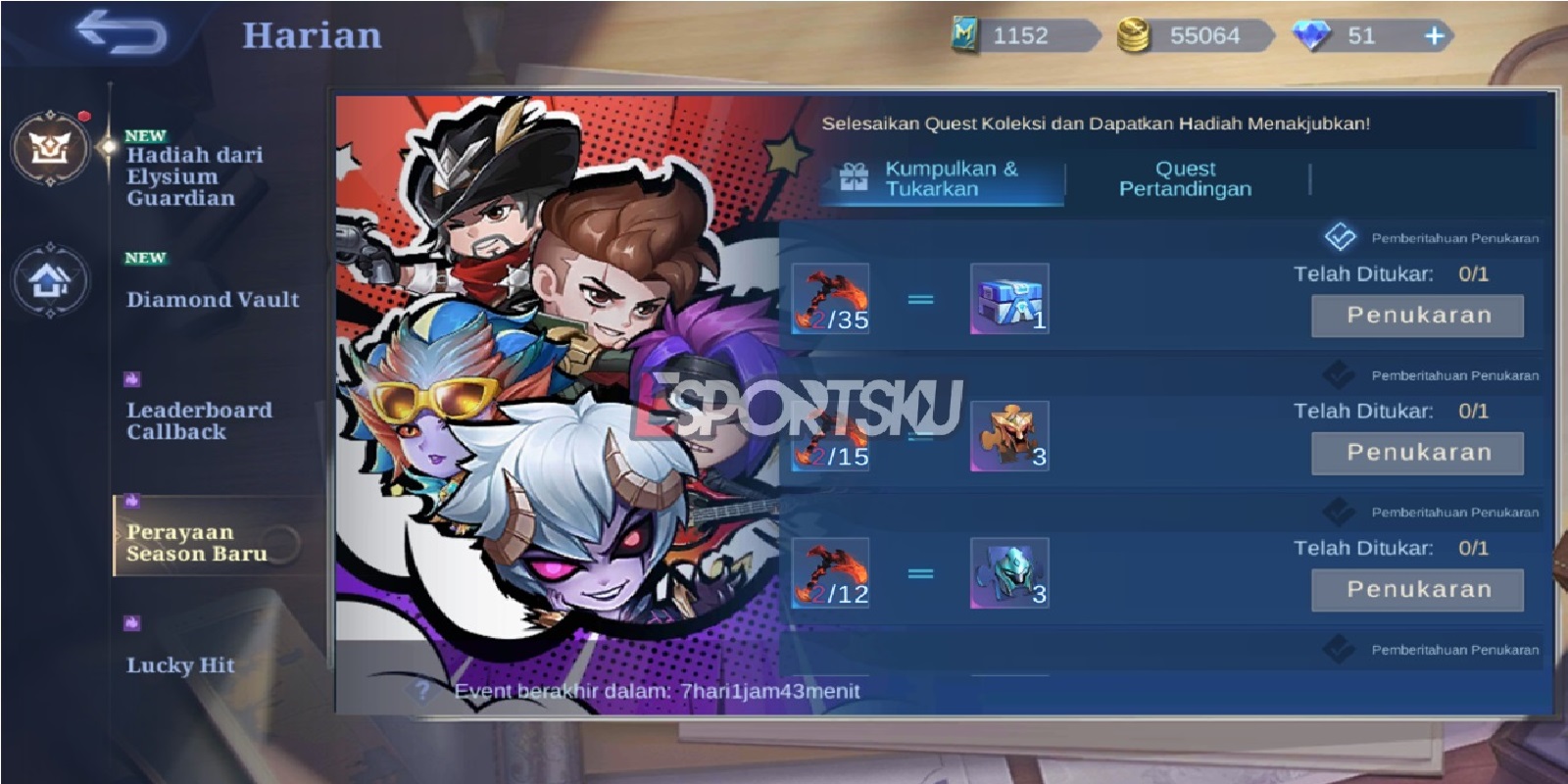The height and width of the screenshot is (784, 1568).
Task: Toggle Pemberitahuan Penukaran for the 2/15 exchange
Action: click(1337, 374)
